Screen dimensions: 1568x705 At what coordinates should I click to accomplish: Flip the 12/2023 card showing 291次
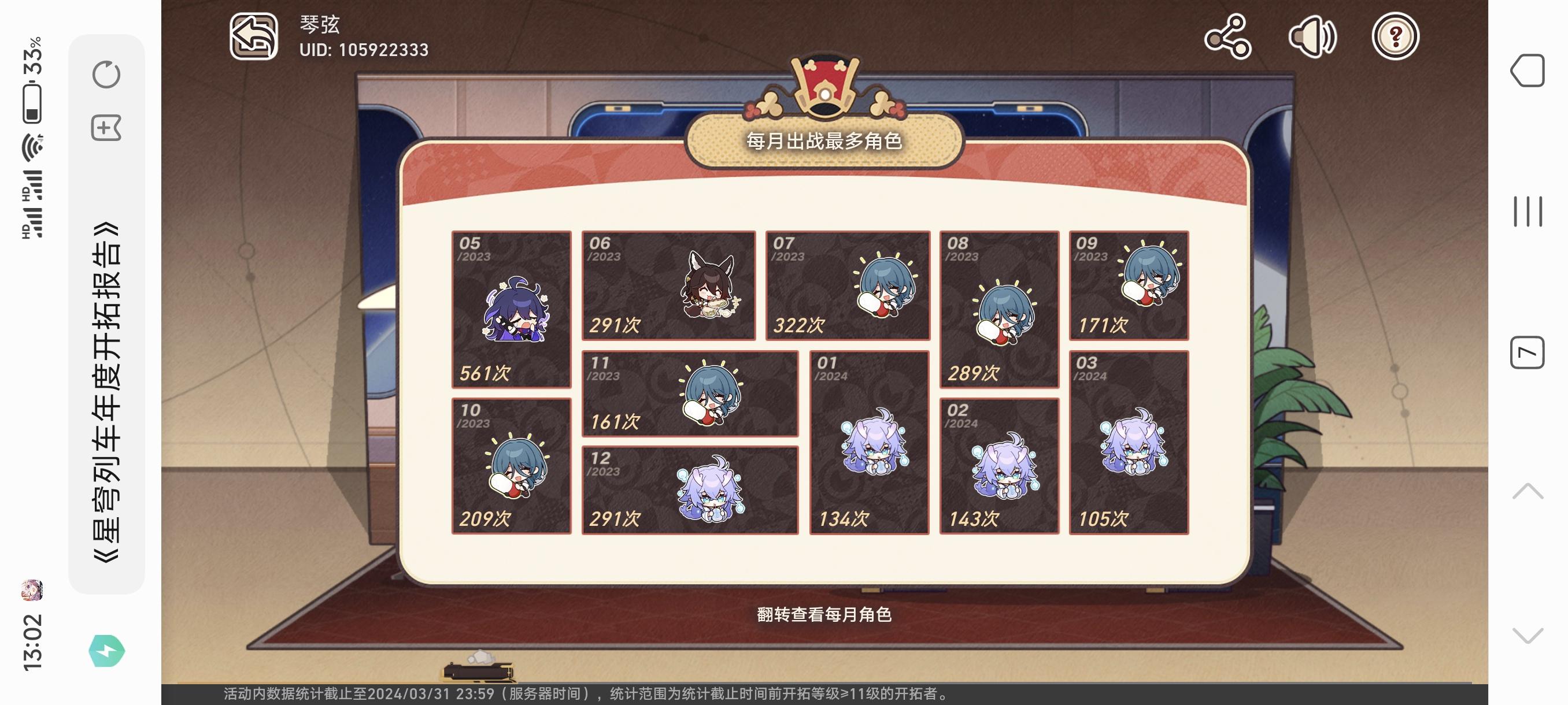(691, 489)
